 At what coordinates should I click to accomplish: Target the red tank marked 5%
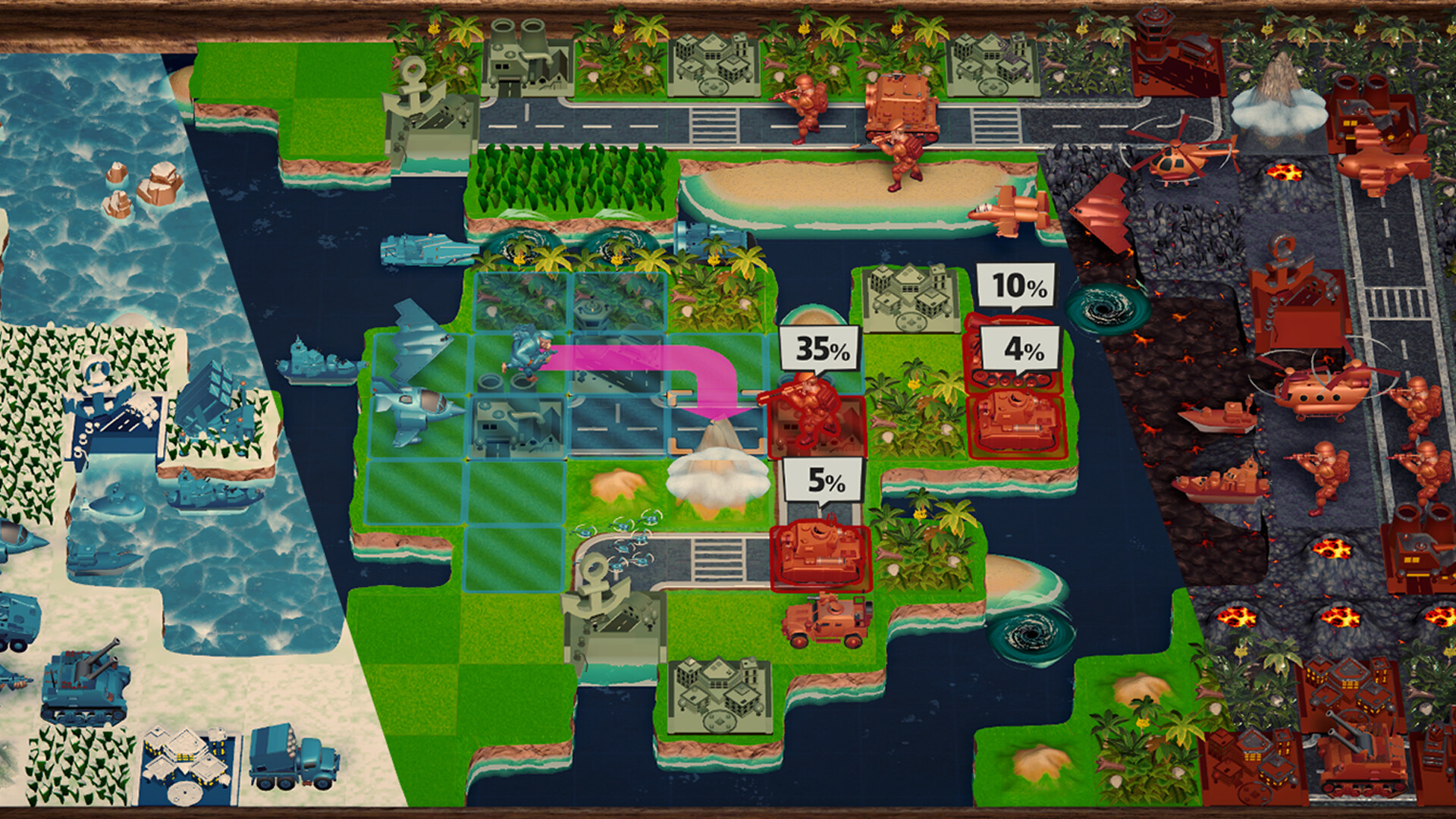(x=821, y=551)
